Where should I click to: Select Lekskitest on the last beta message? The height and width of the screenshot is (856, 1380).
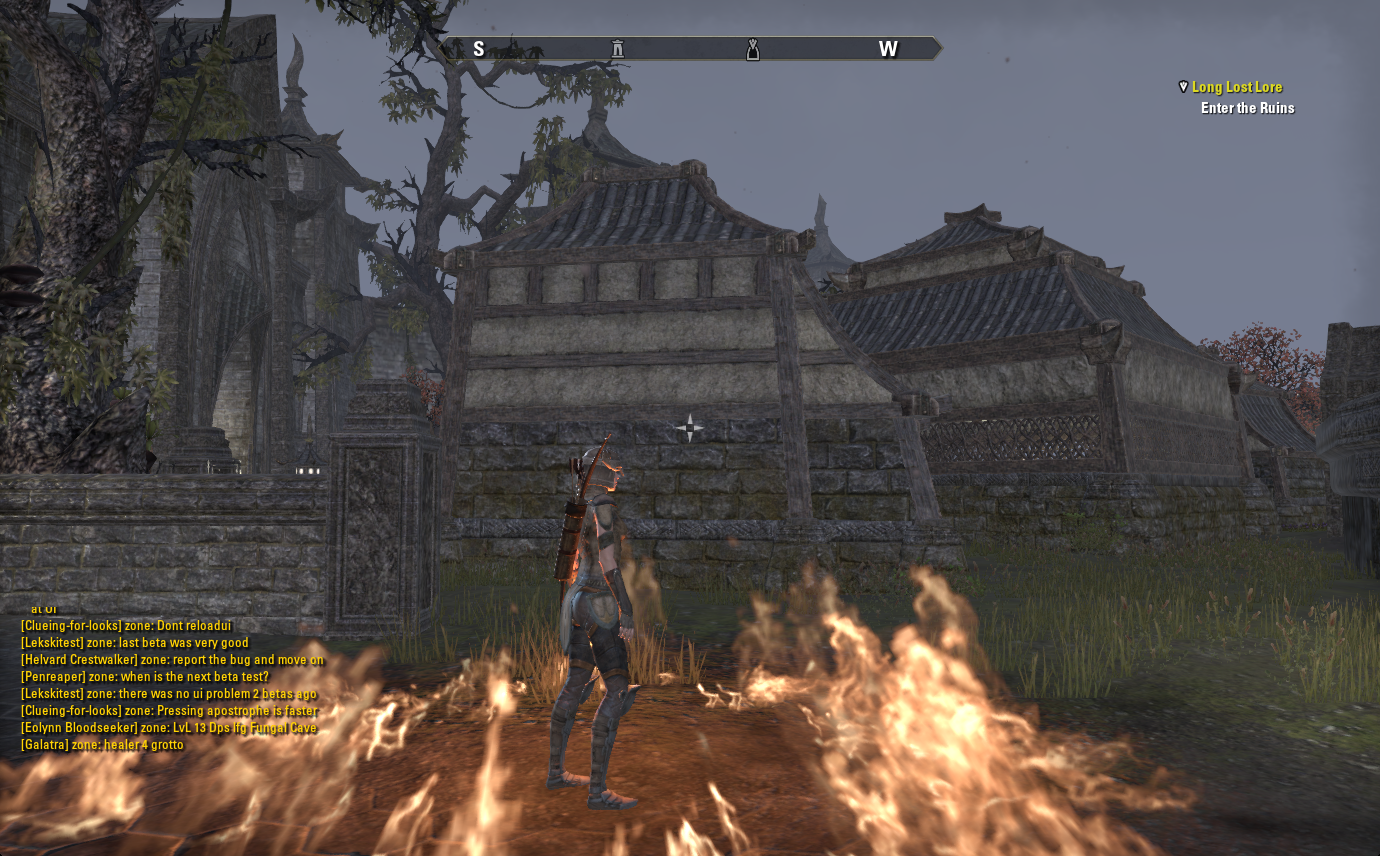(x=52, y=643)
